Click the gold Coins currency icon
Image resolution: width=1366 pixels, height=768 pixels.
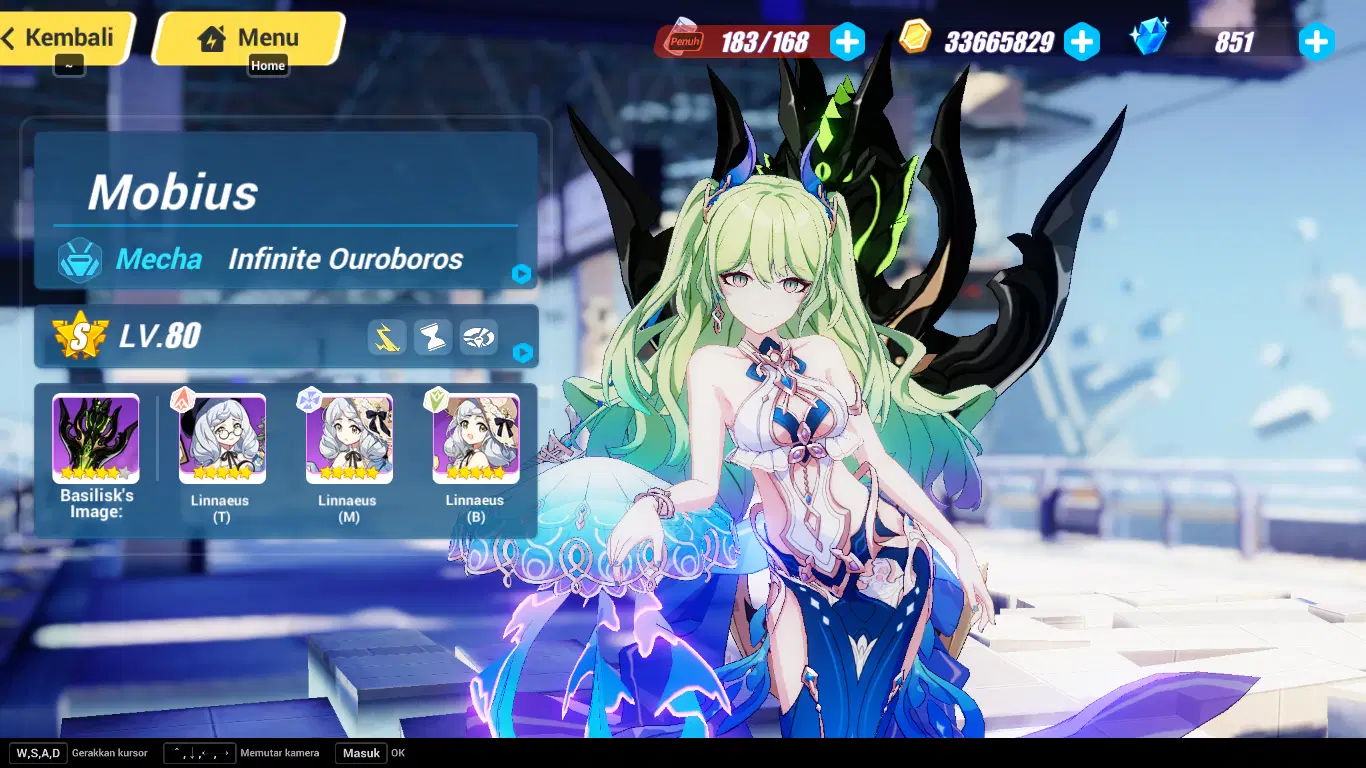click(913, 42)
